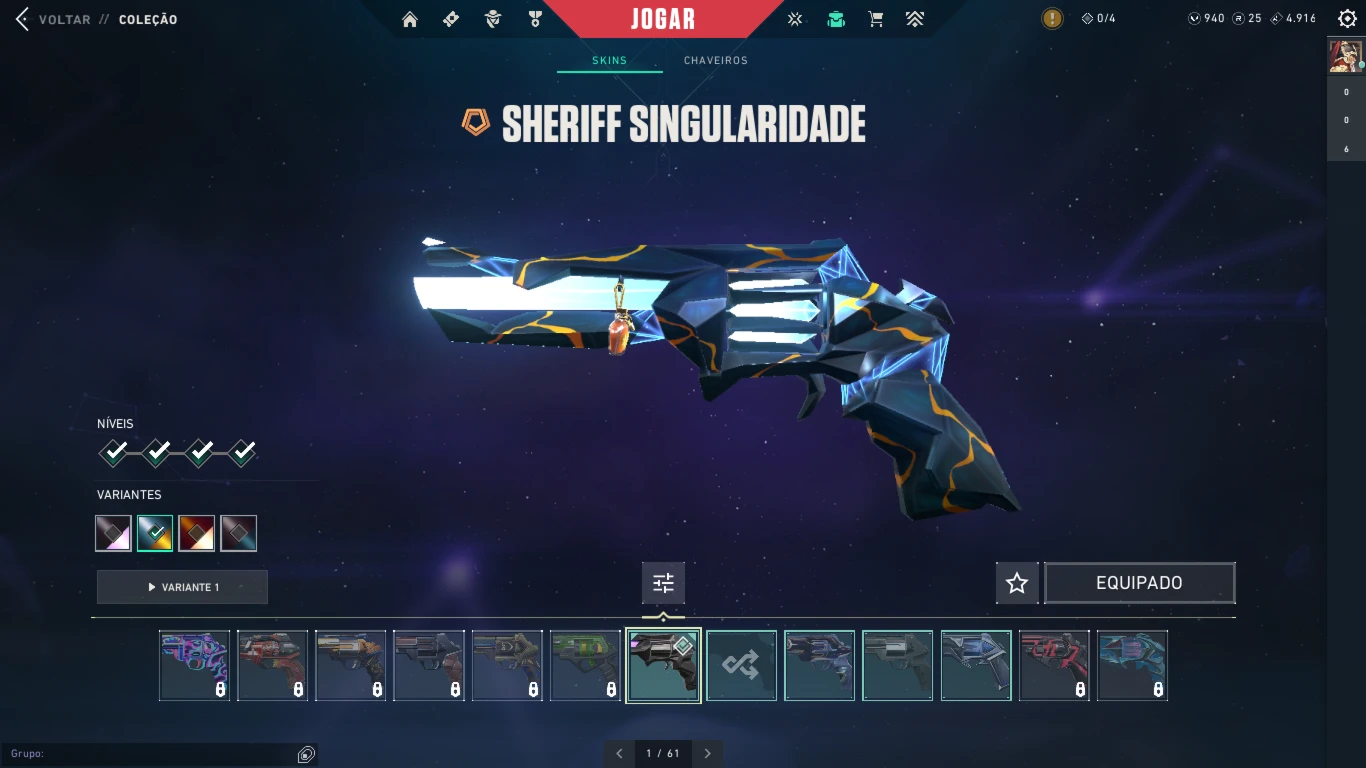
Task: Open the player avatar in the social sidebar
Action: point(1345,56)
